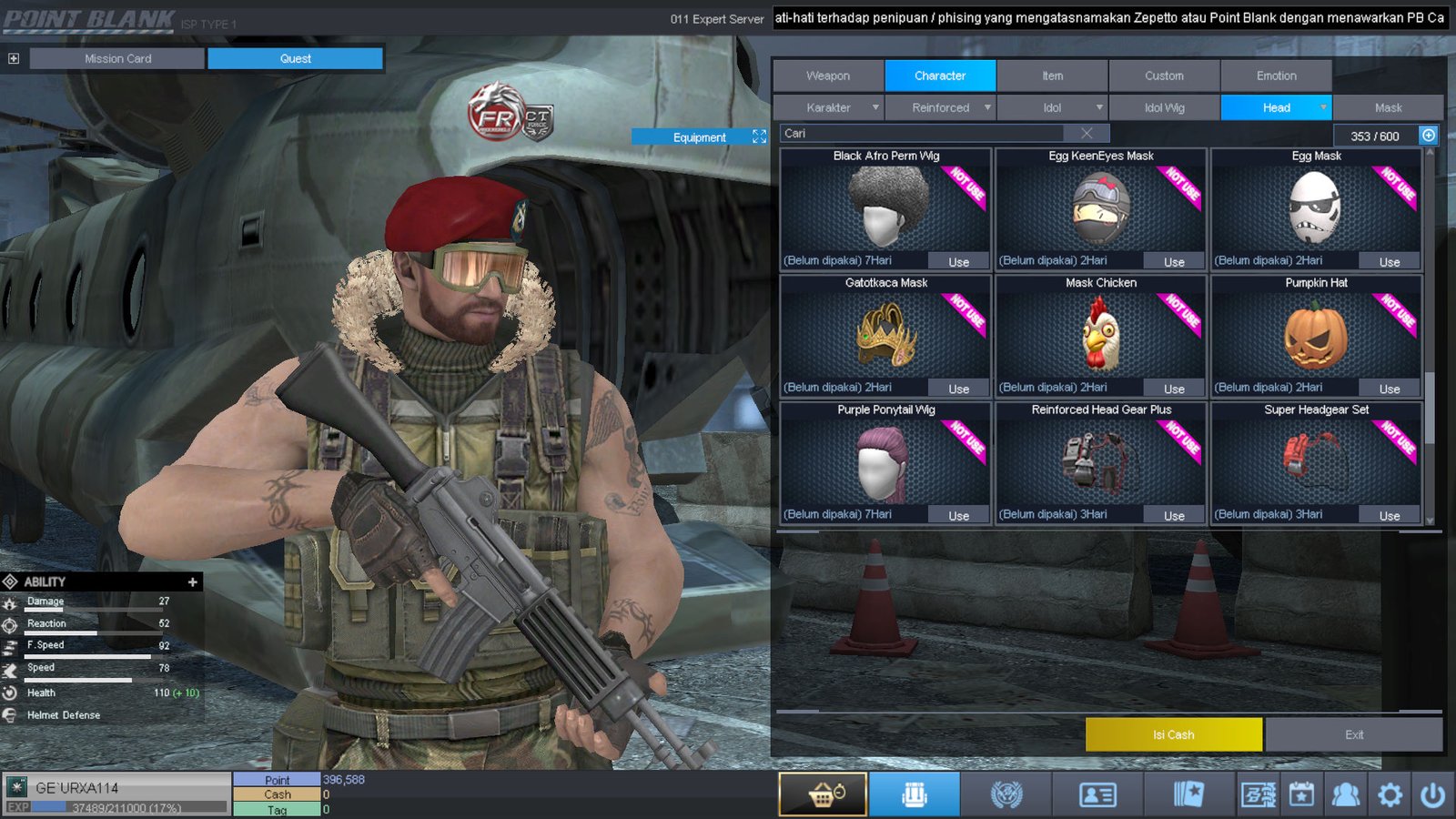The width and height of the screenshot is (1456, 819).
Task: Open the gear settings icon
Action: pyautogui.click(x=1390, y=795)
